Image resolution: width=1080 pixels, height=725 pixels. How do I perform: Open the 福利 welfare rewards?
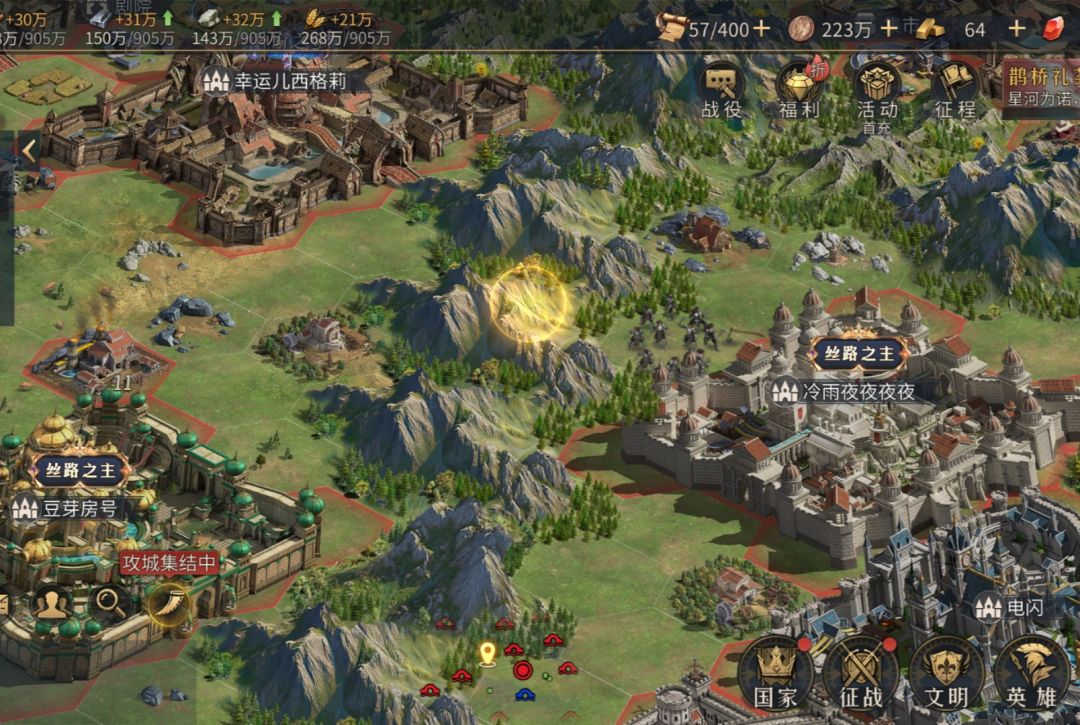(799, 90)
